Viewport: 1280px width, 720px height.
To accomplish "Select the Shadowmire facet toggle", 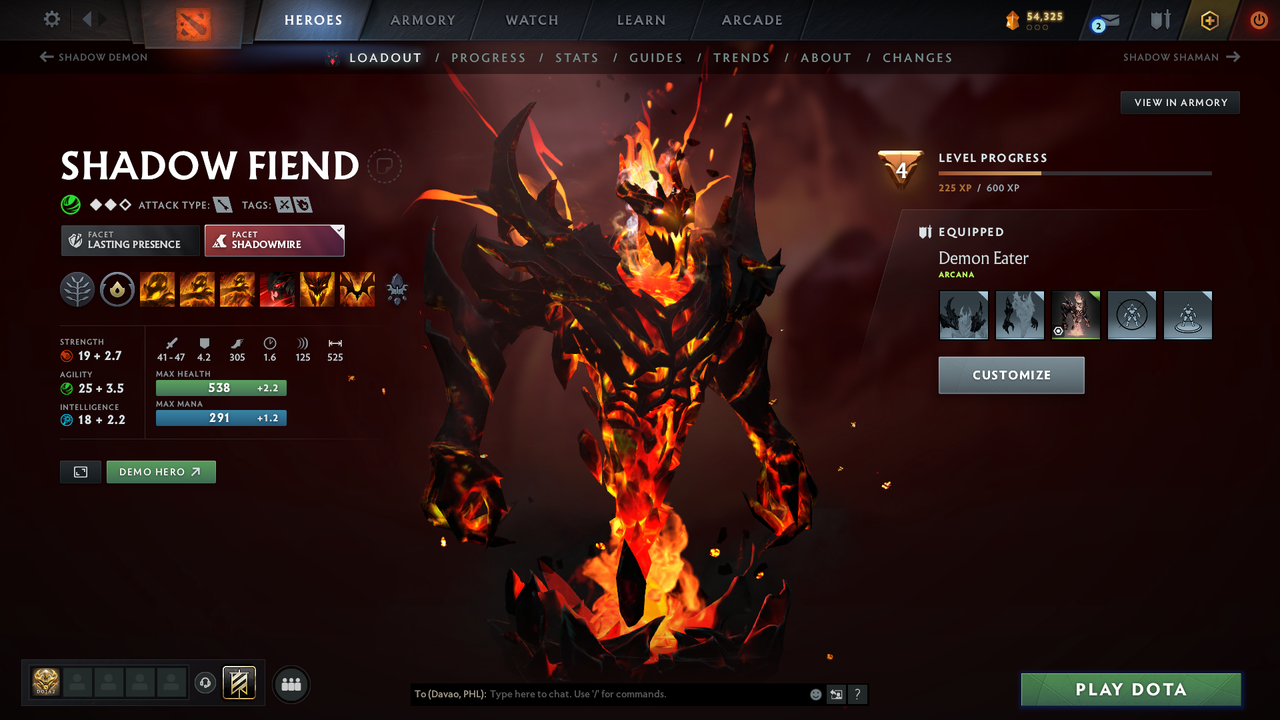I will [x=274, y=240].
